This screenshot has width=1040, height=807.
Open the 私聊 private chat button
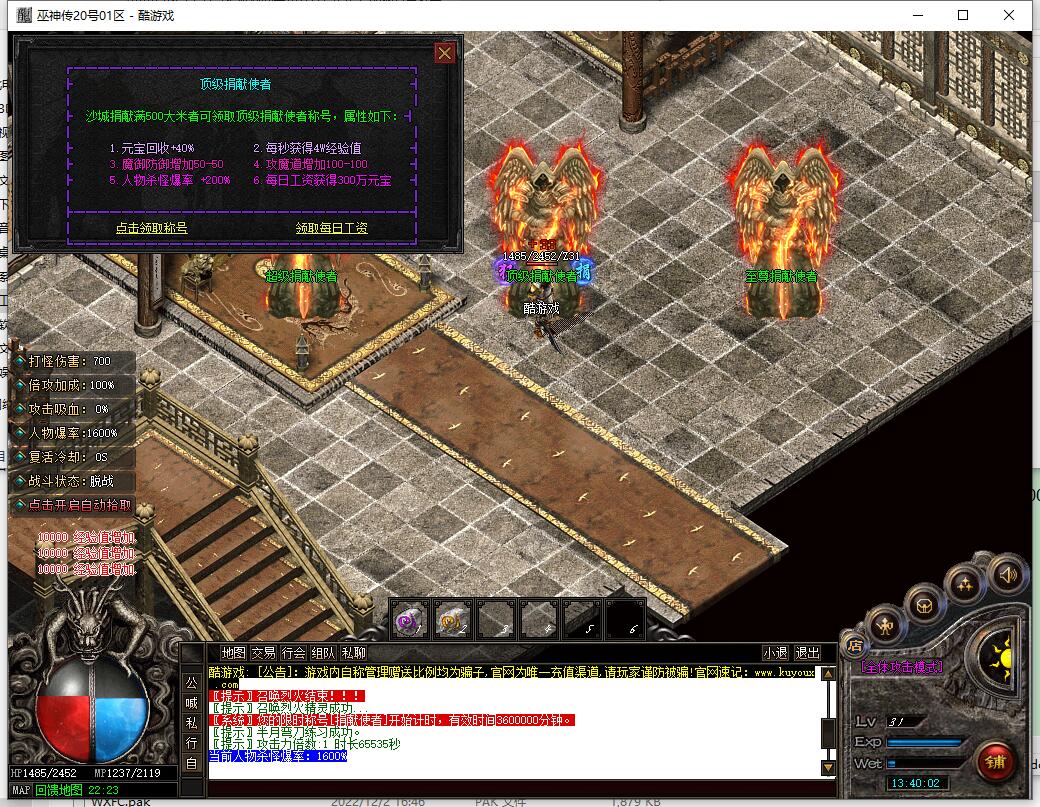(353, 653)
